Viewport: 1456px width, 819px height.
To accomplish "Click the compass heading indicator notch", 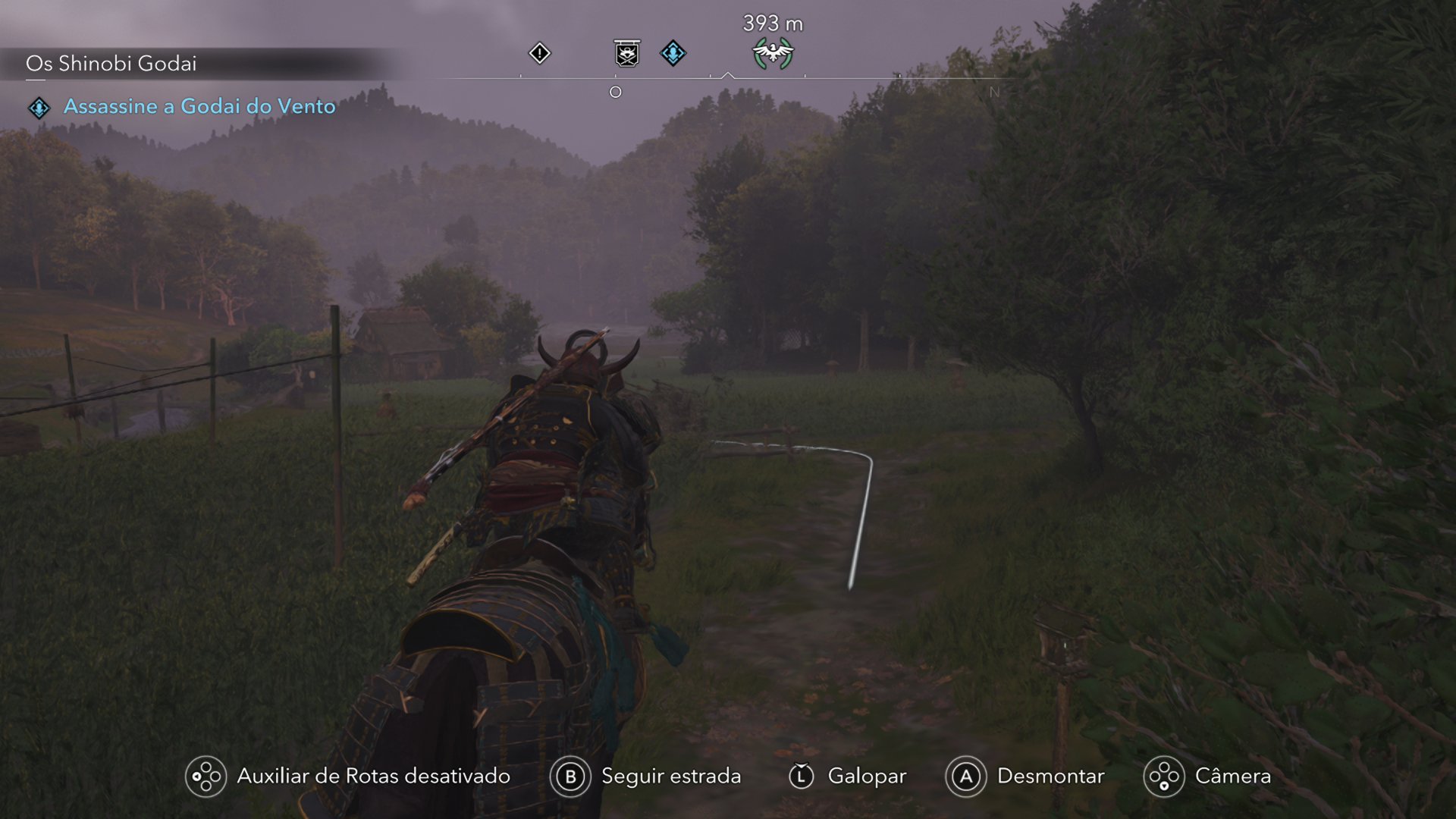I will (x=729, y=74).
